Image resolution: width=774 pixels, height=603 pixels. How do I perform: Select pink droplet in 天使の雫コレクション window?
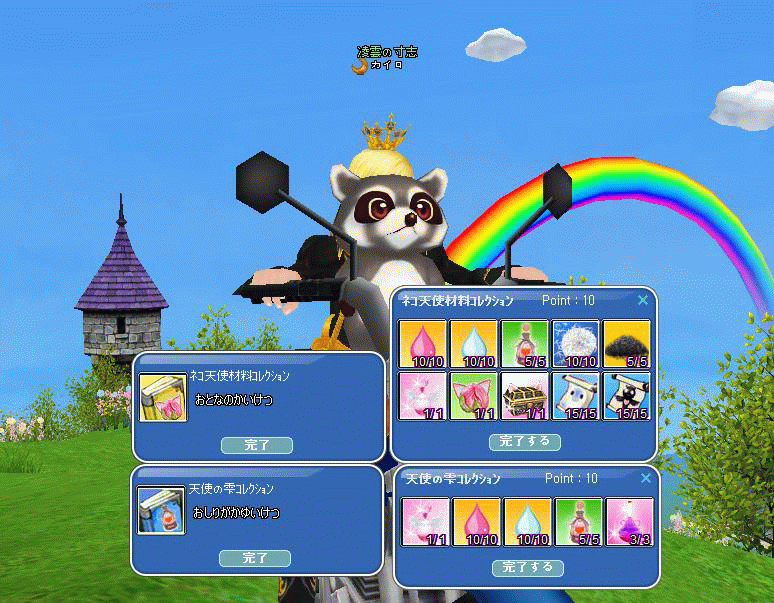(x=476, y=523)
